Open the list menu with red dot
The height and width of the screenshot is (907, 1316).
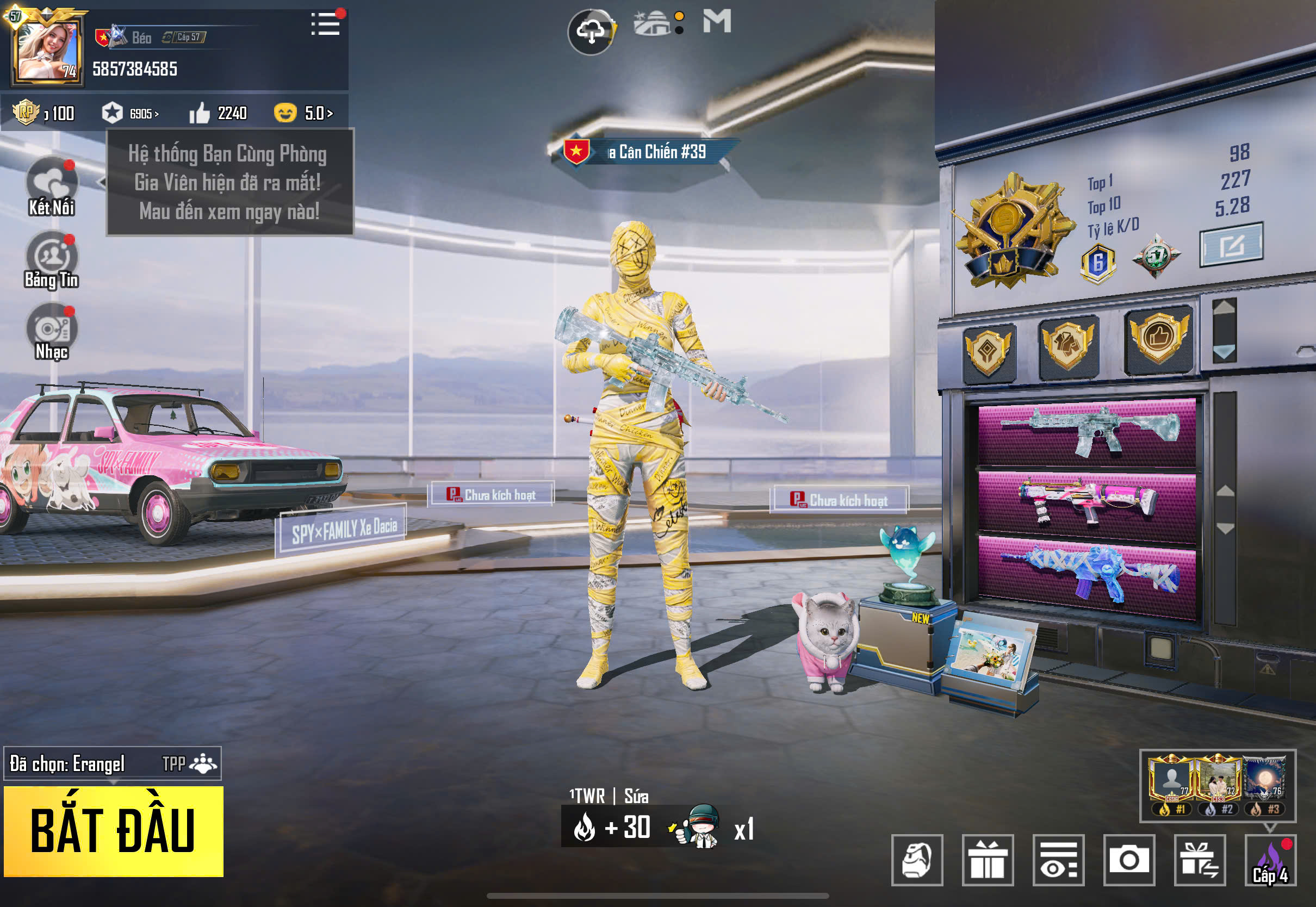326,24
